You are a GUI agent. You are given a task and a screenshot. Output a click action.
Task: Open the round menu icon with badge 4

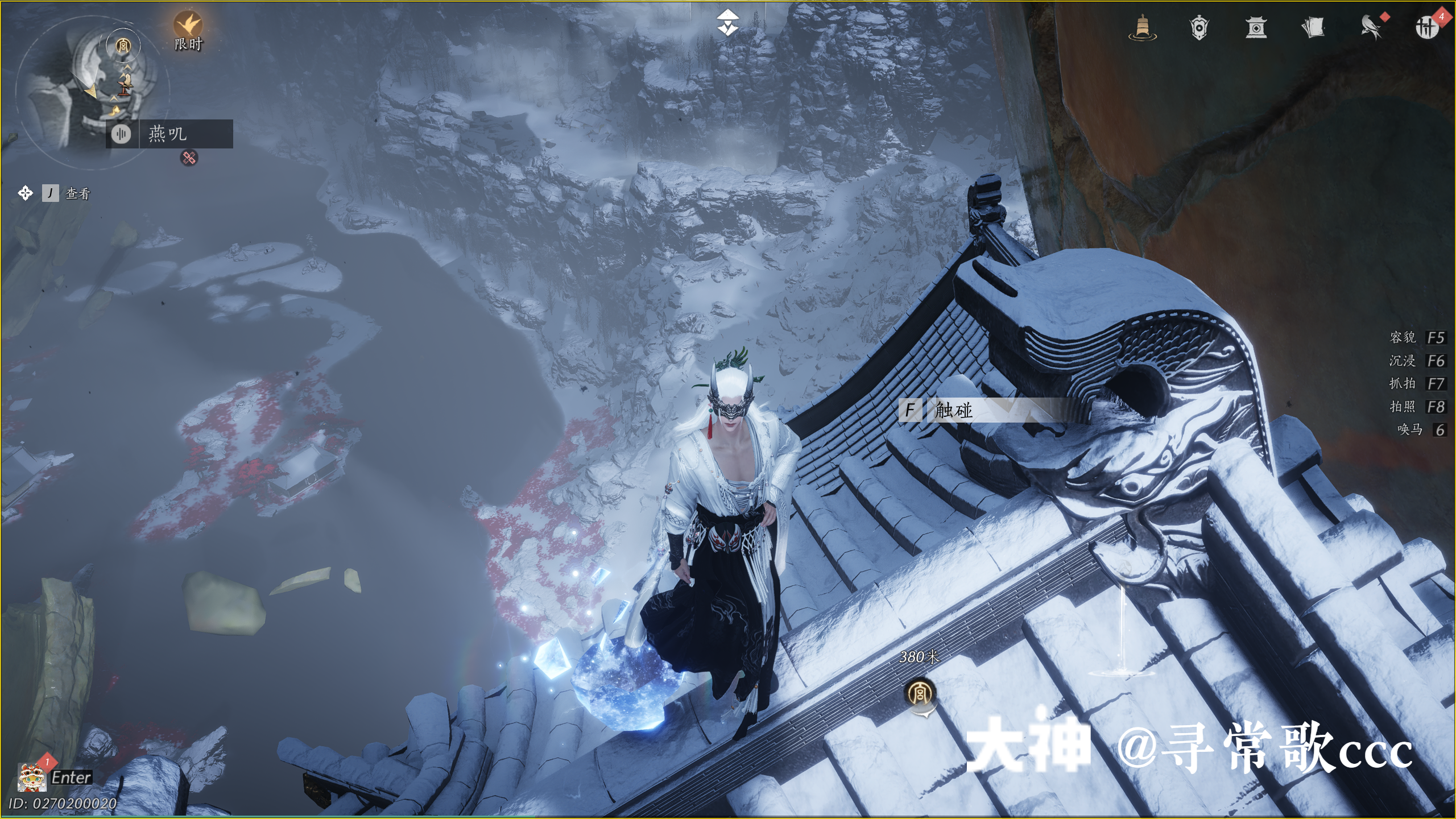coord(1426,27)
